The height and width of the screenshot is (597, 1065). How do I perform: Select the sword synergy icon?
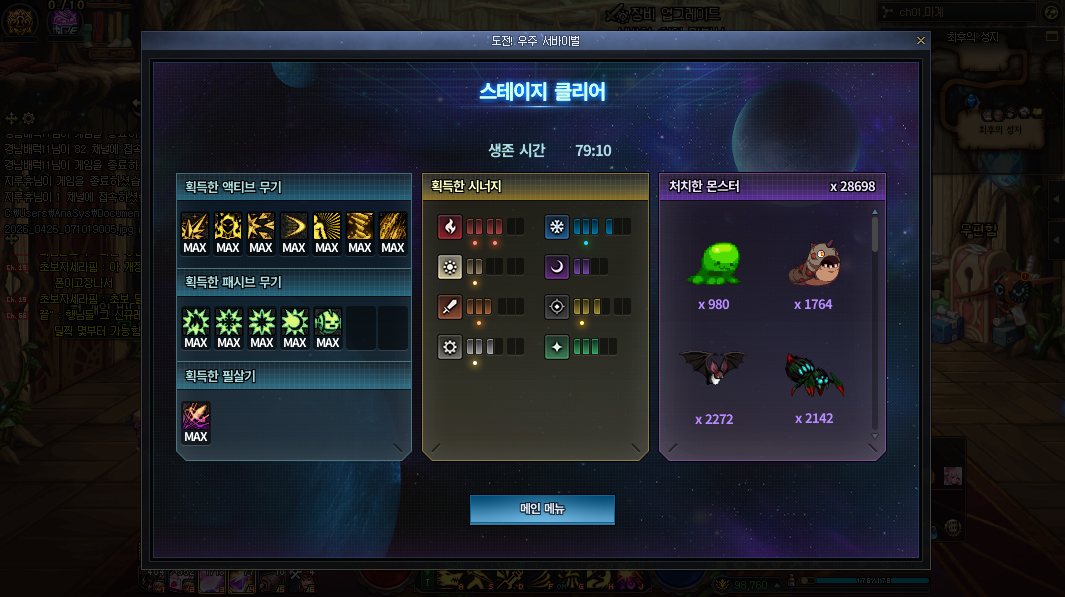[450, 307]
